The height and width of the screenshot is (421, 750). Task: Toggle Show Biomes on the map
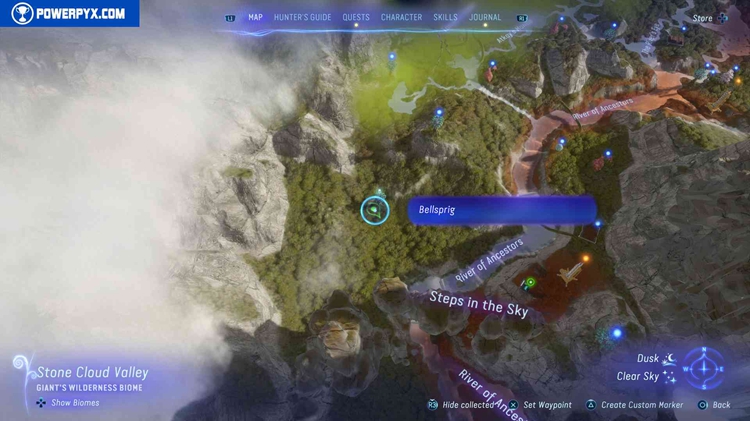(x=68, y=403)
